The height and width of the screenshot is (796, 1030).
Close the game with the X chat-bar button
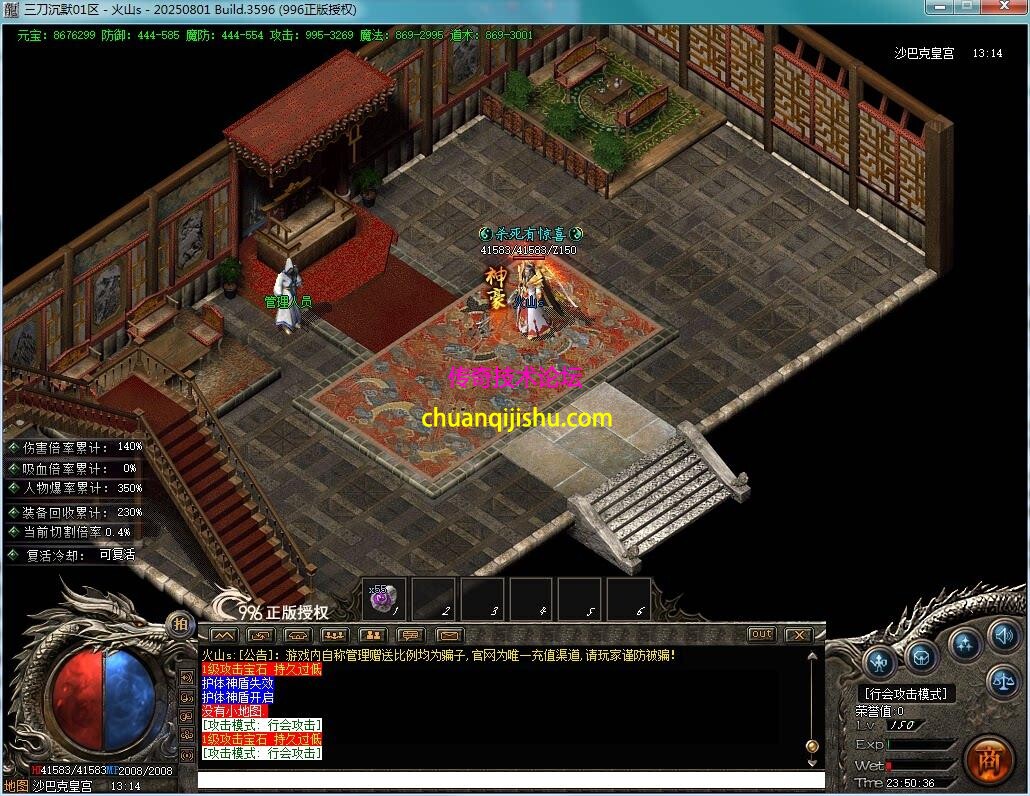tap(797, 634)
